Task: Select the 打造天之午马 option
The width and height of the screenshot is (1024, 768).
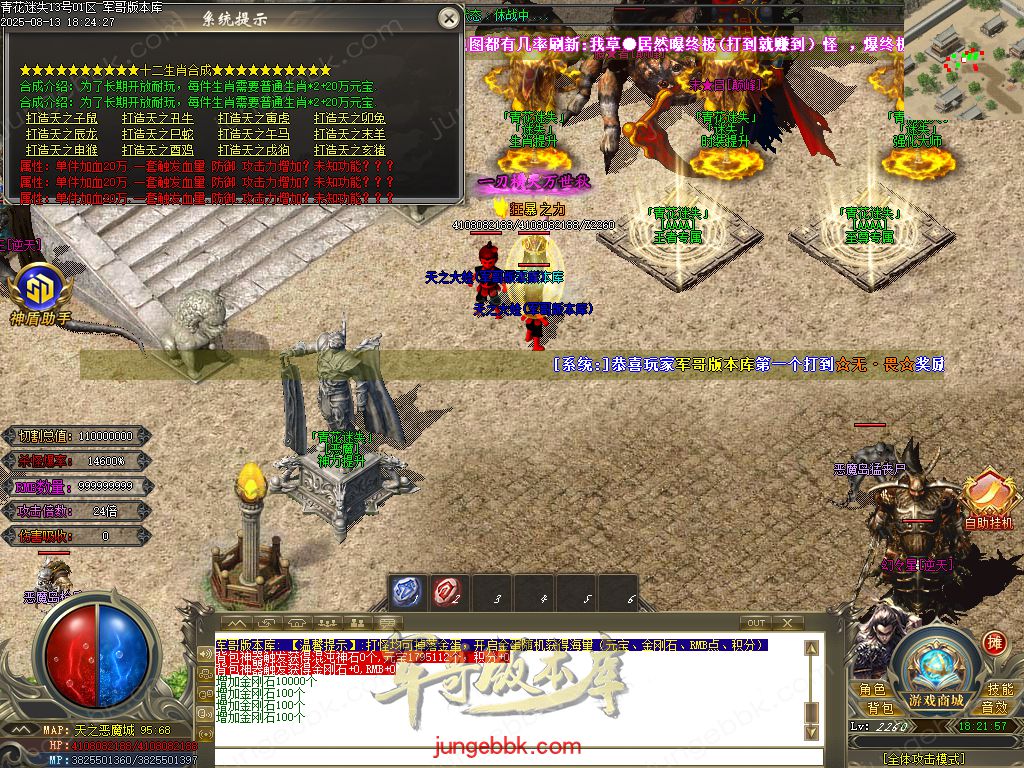Action: tap(254, 134)
